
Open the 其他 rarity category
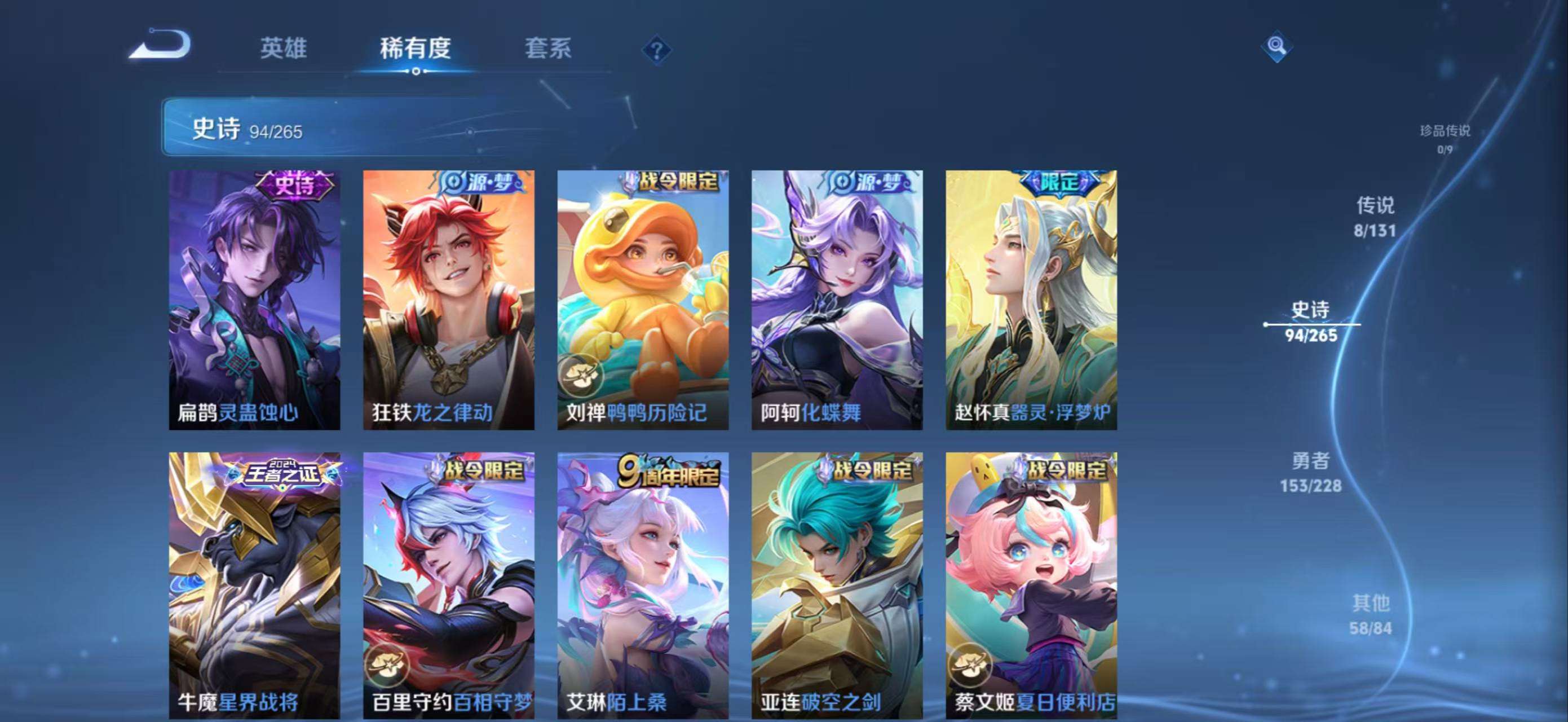click(x=1371, y=614)
